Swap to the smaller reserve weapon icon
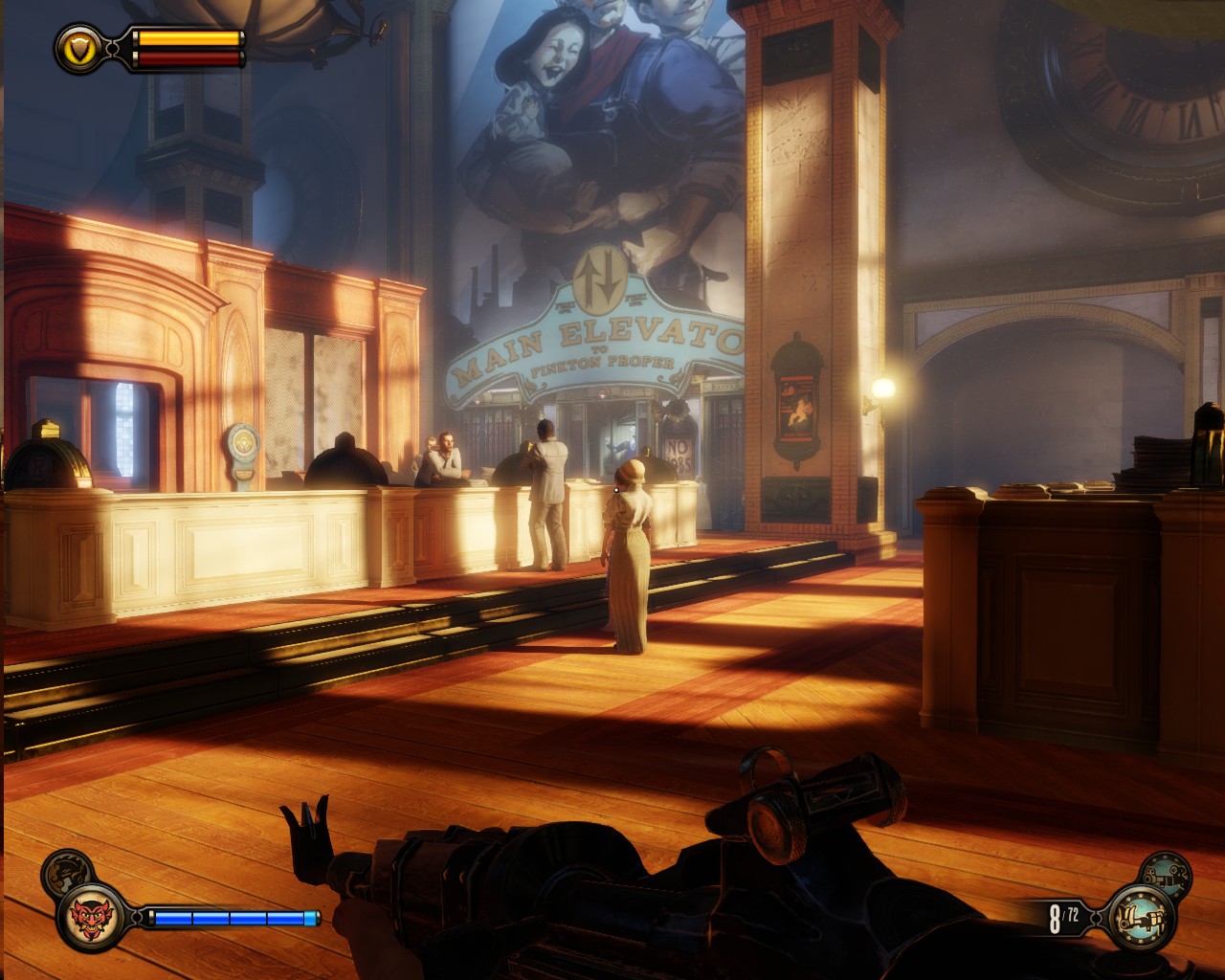 point(1167,872)
